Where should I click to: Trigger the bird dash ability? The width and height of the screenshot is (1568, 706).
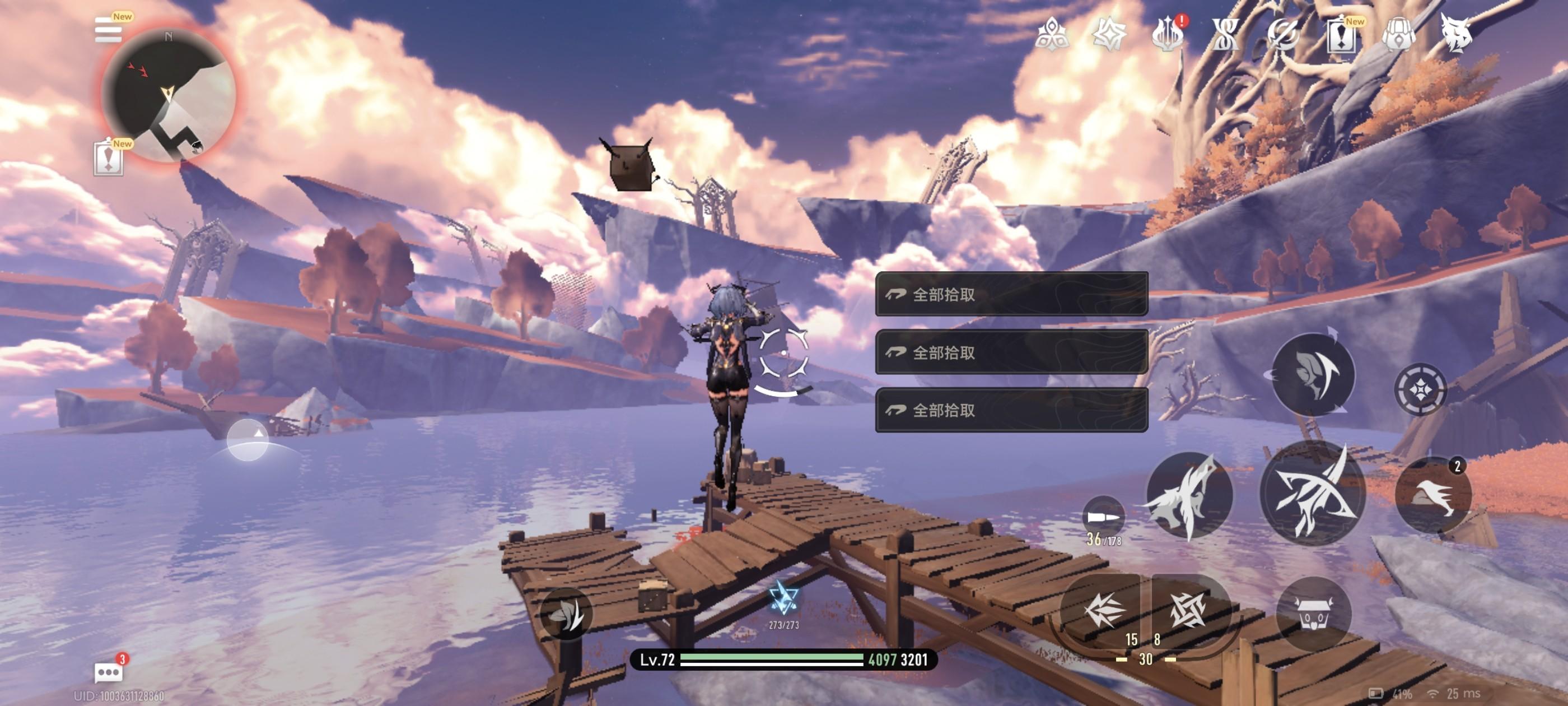[x=1433, y=495]
